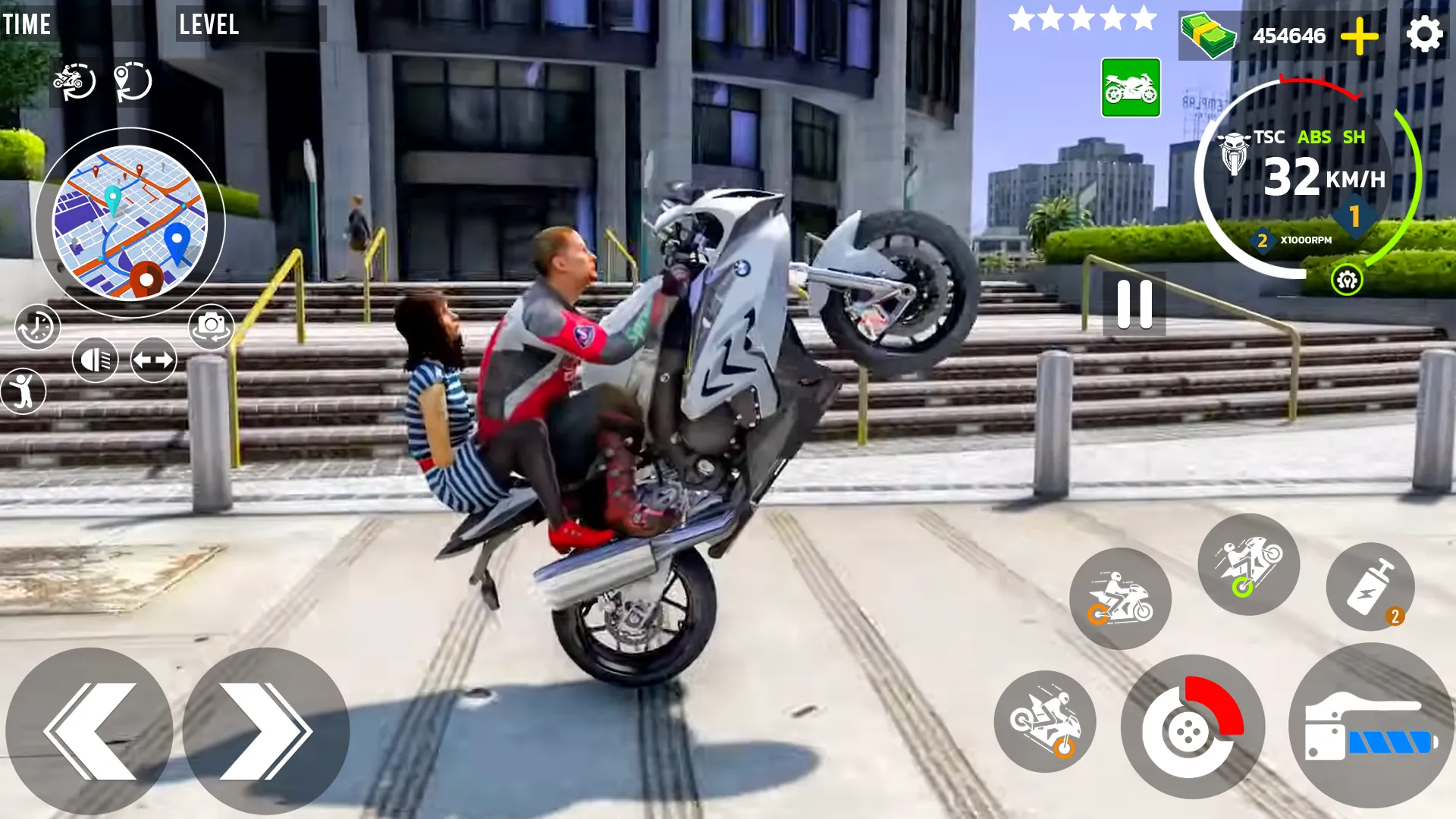Open the settings gear menu
1456x819 pixels.
(1426, 33)
